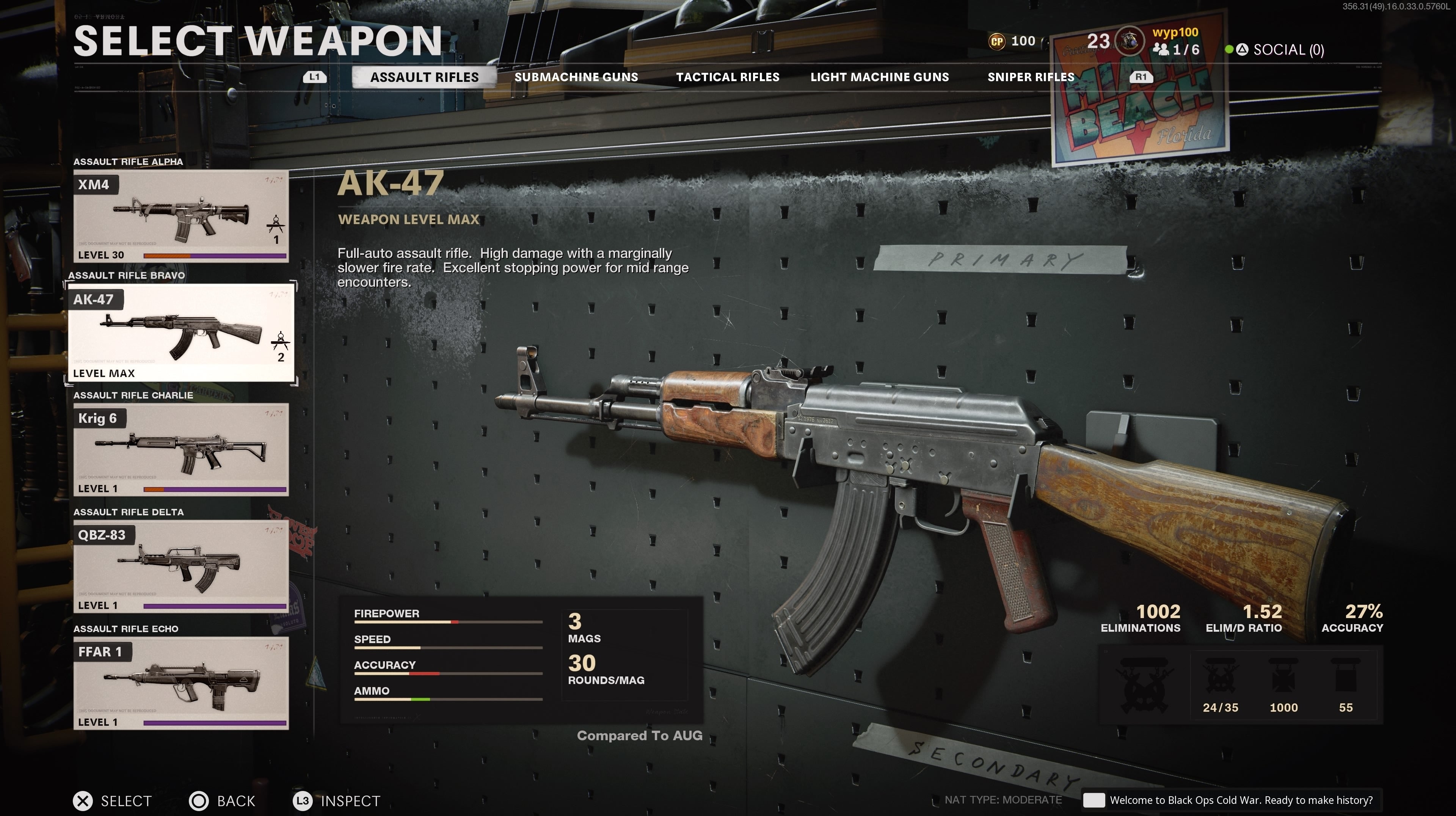Switch to the Submachine Guns tab

coord(576,77)
